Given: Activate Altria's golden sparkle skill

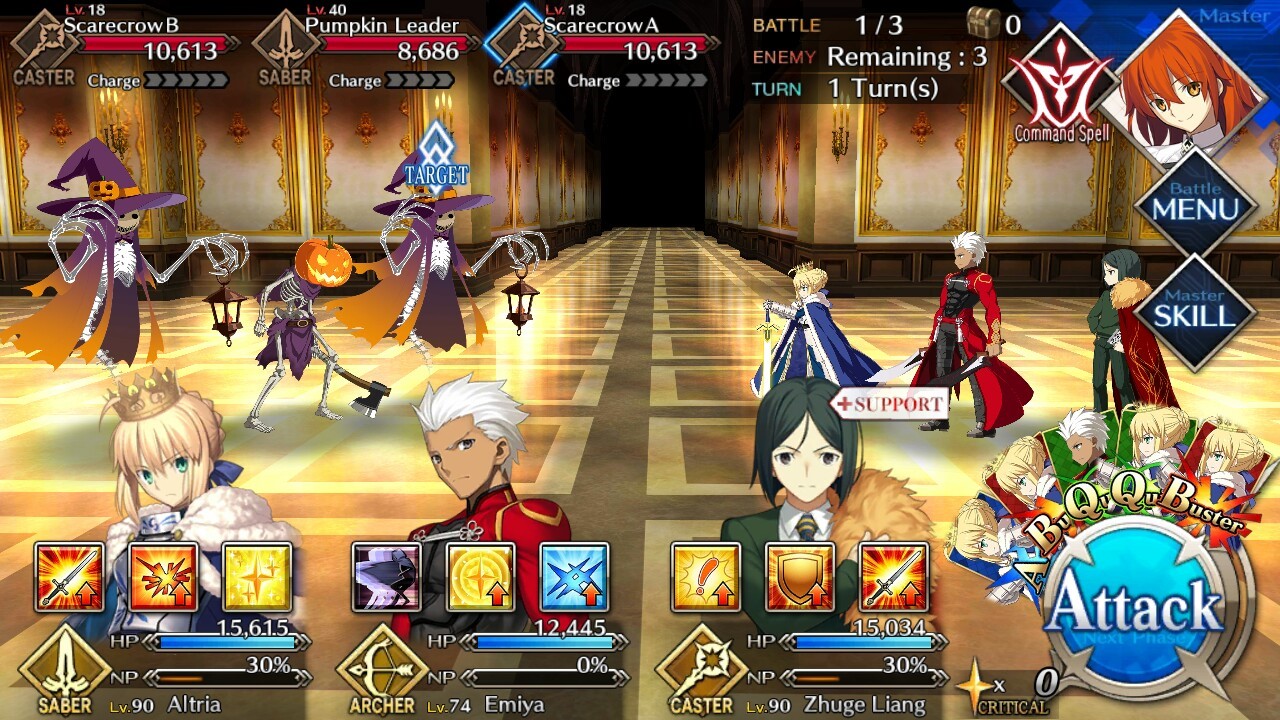Looking at the screenshot, I should pyautogui.click(x=257, y=577).
